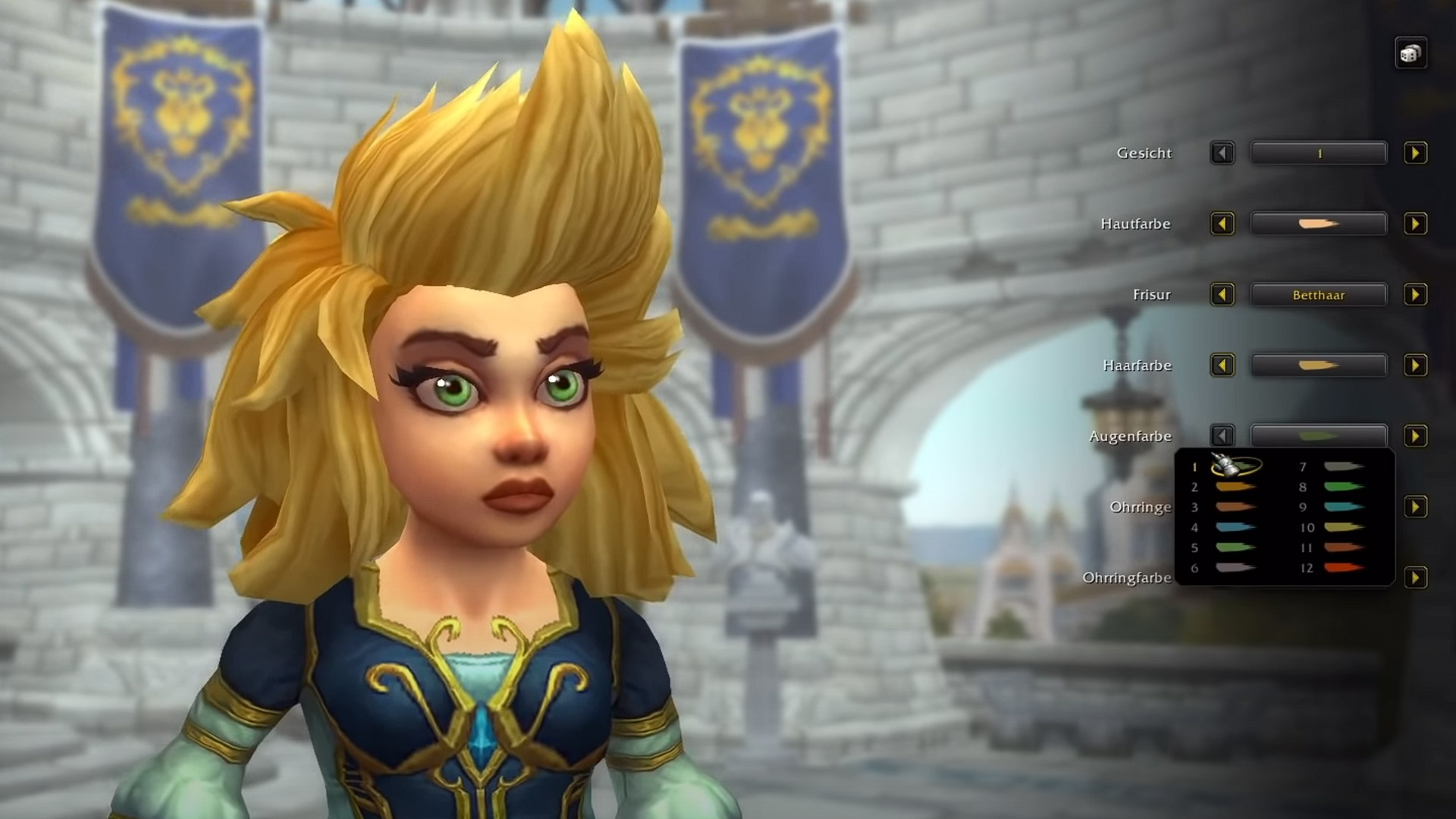Screen dimensions: 1456x819
Task: Step Augenfarbe backward with left arrow
Action: [x=1223, y=436]
